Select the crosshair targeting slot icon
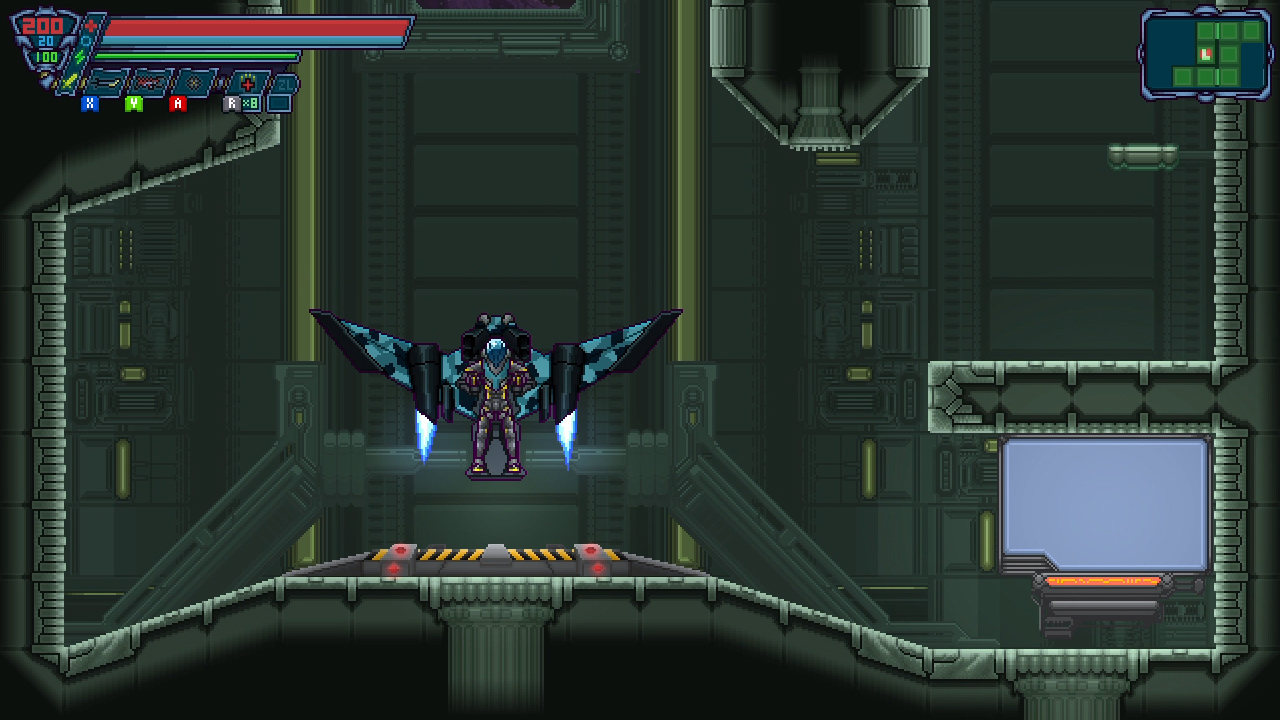1280x720 pixels. point(192,82)
